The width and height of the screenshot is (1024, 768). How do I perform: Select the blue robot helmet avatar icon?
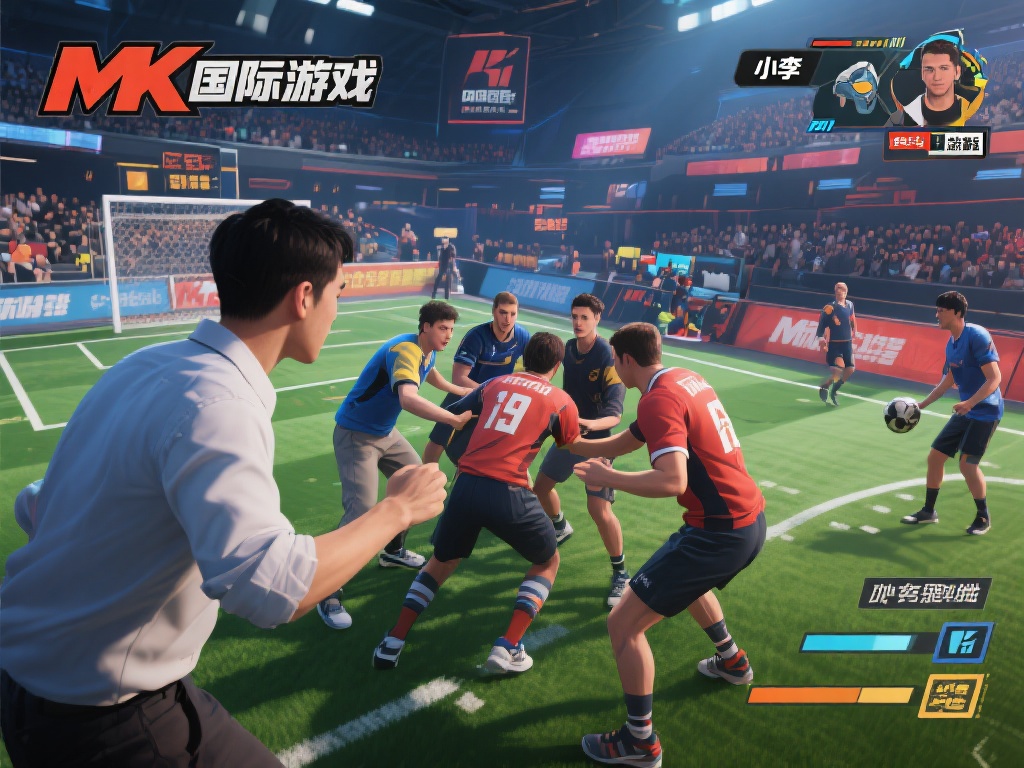coord(853,90)
